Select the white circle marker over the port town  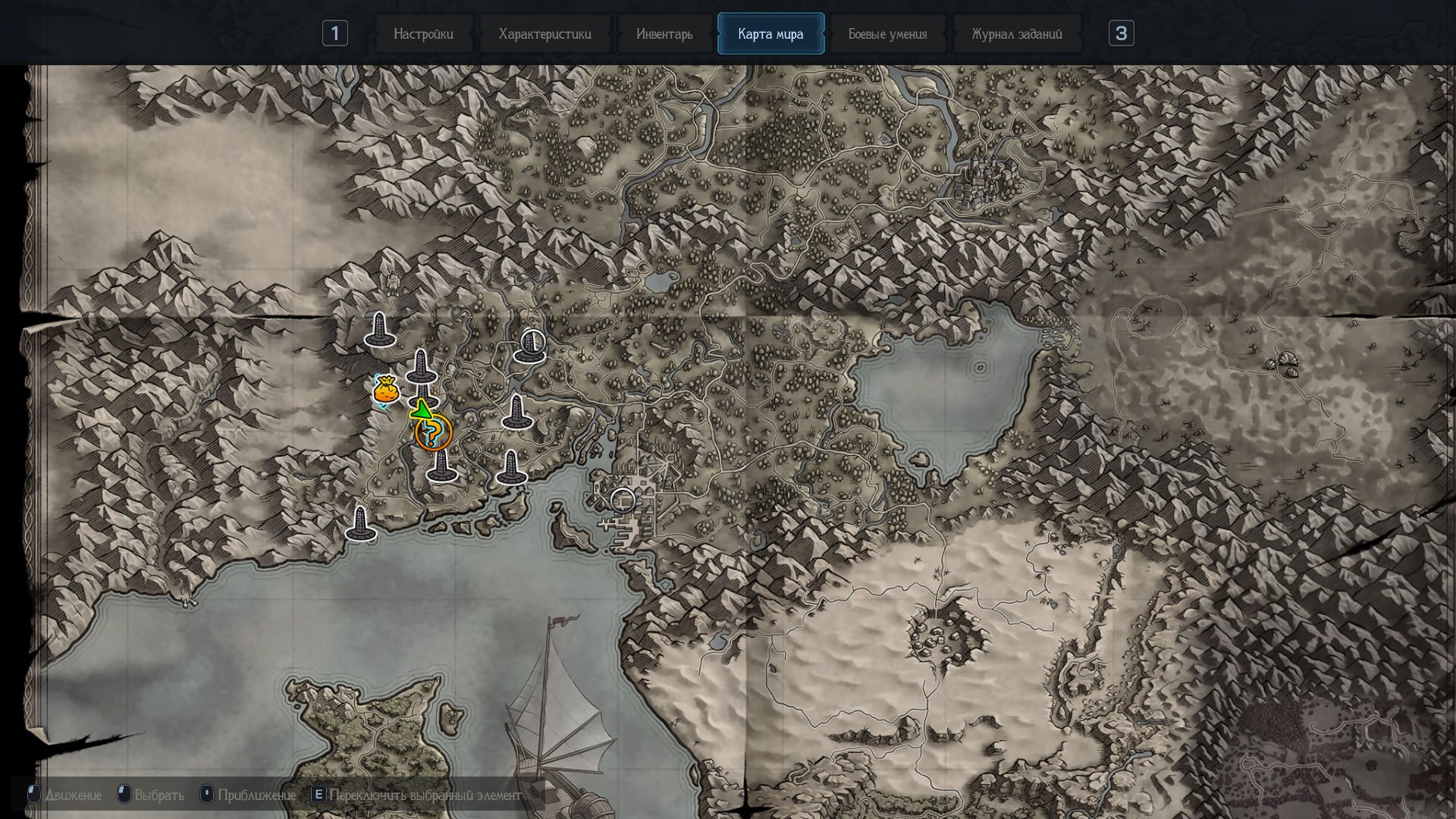click(x=623, y=500)
